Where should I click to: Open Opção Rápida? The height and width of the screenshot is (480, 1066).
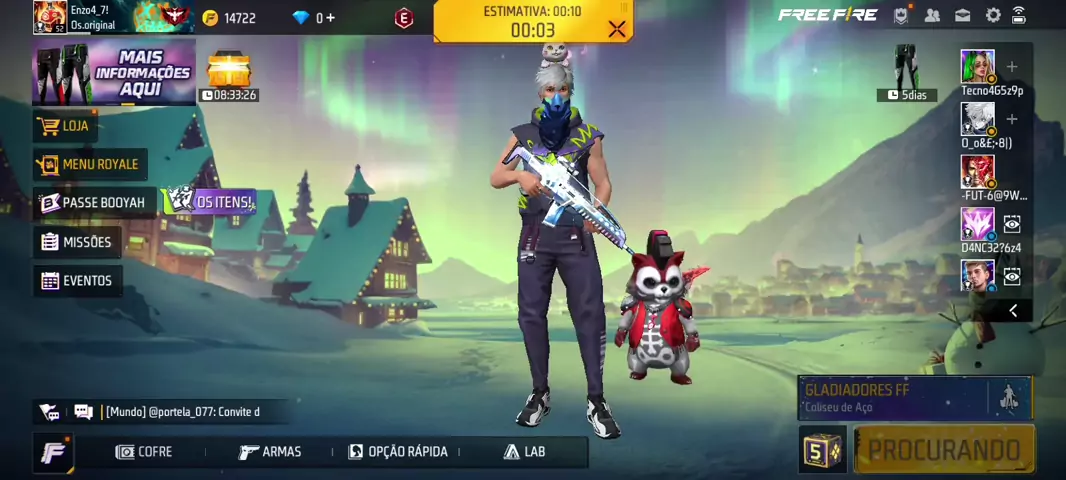point(398,452)
